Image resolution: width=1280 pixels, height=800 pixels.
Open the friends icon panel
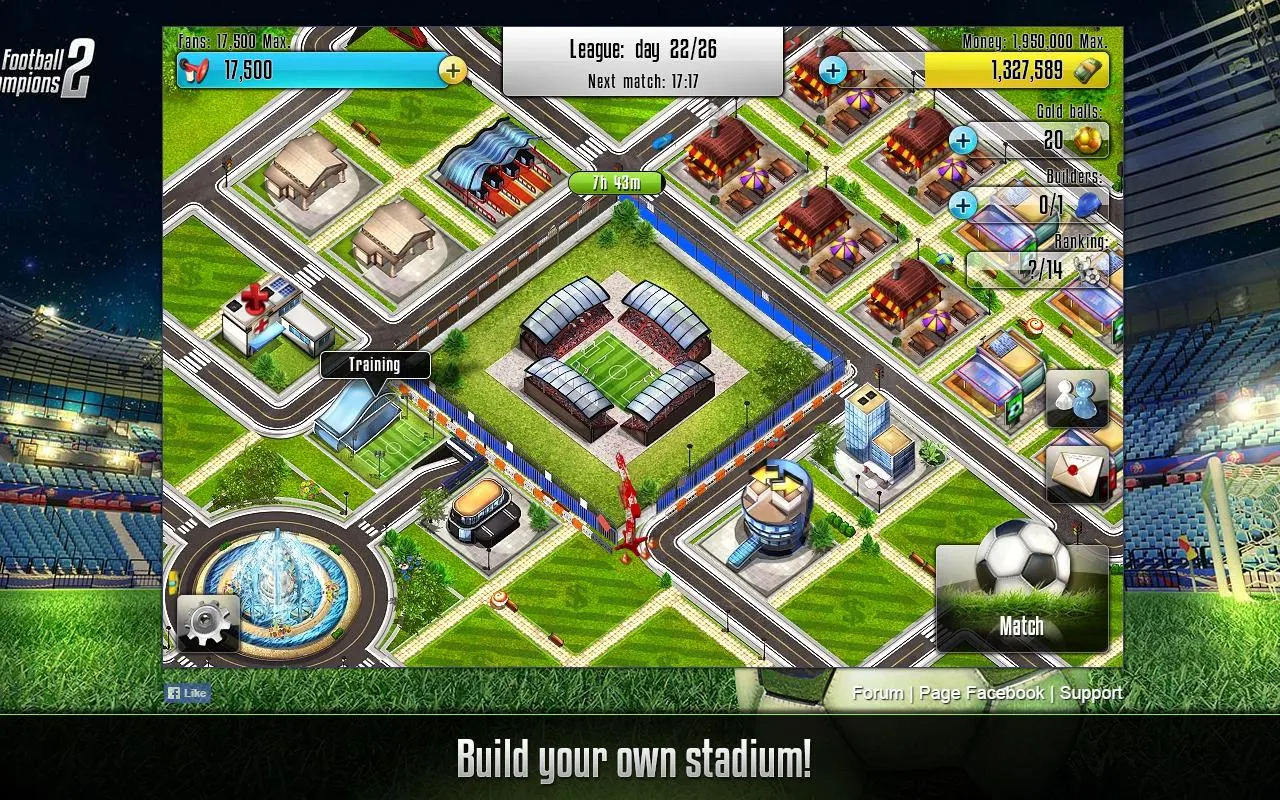pos(1077,398)
